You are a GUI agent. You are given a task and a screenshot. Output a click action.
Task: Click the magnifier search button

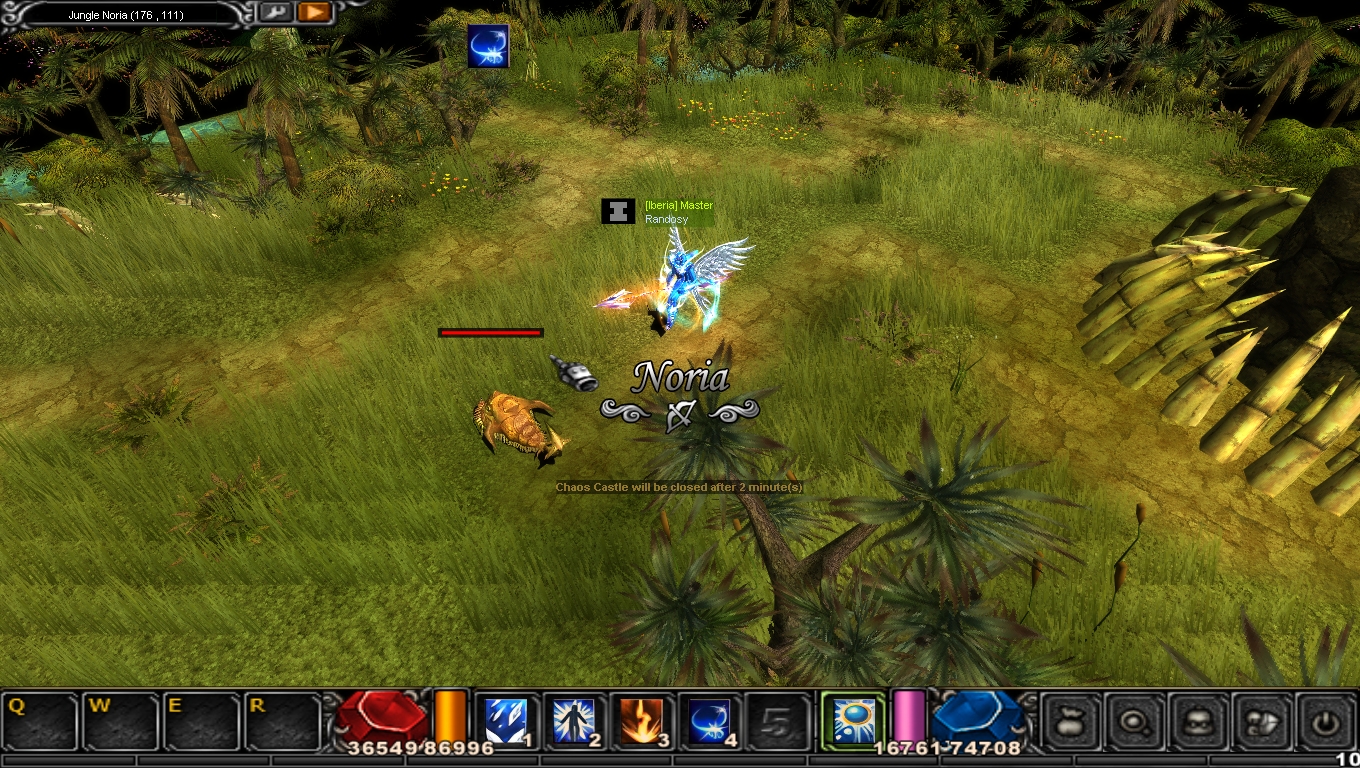point(1135,720)
